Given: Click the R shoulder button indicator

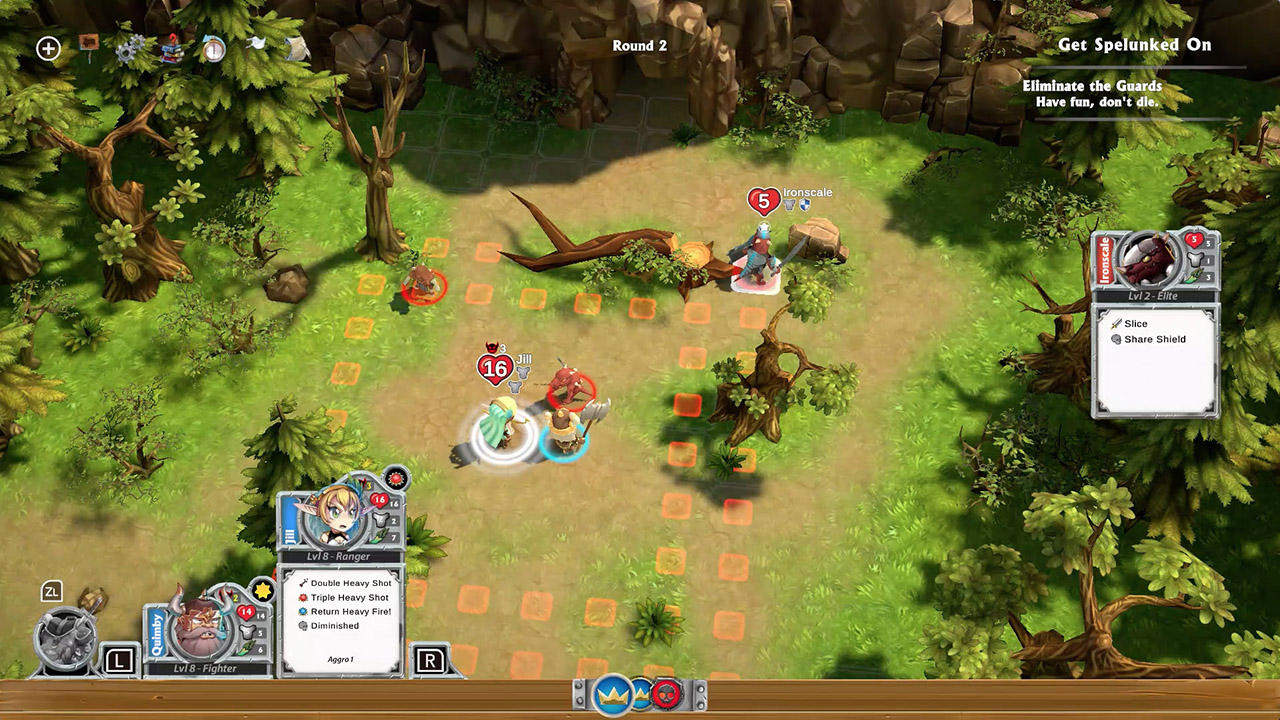Looking at the screenshot, I should click(430, 661).
